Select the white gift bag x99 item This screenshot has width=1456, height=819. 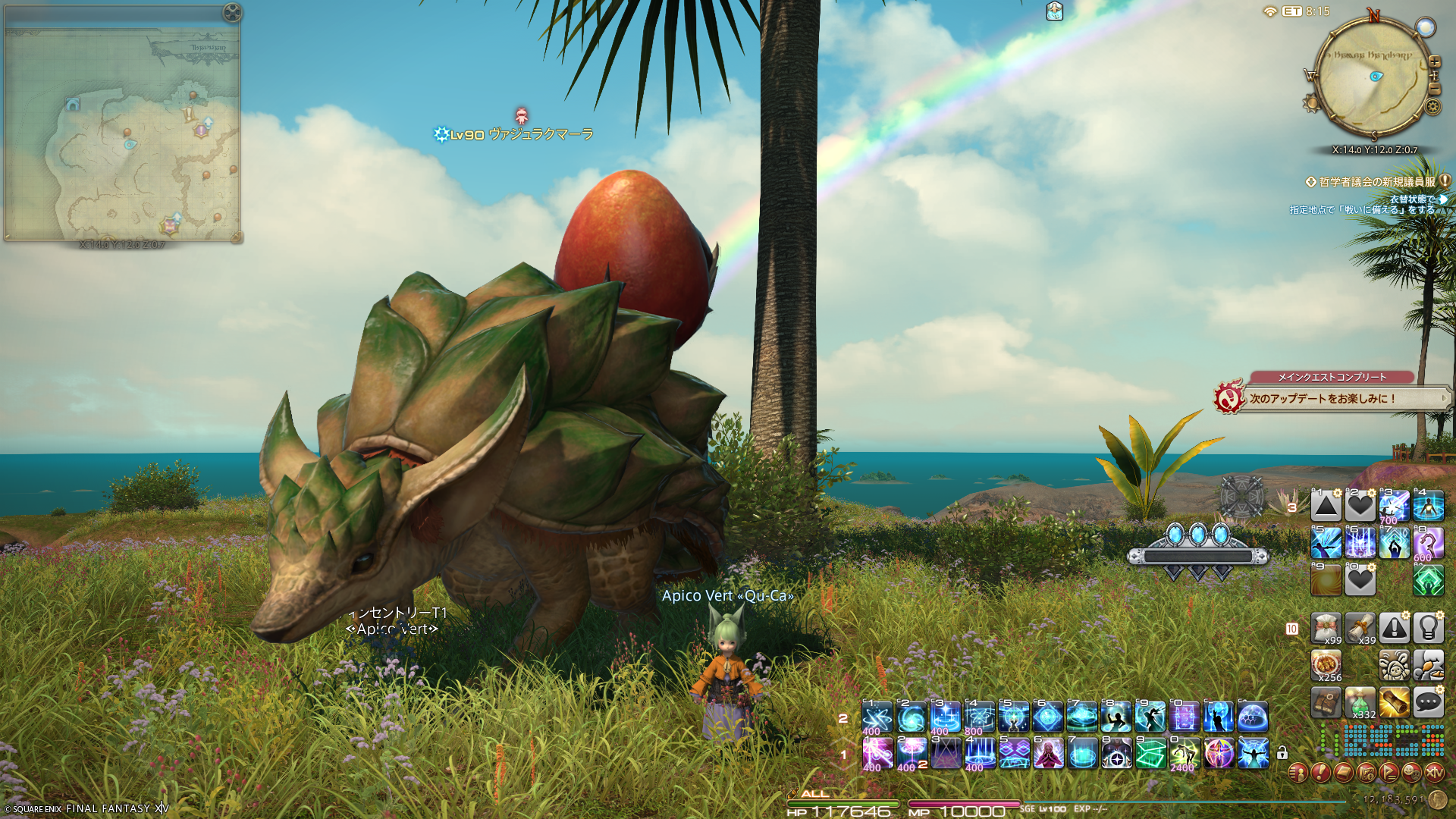1326,628
